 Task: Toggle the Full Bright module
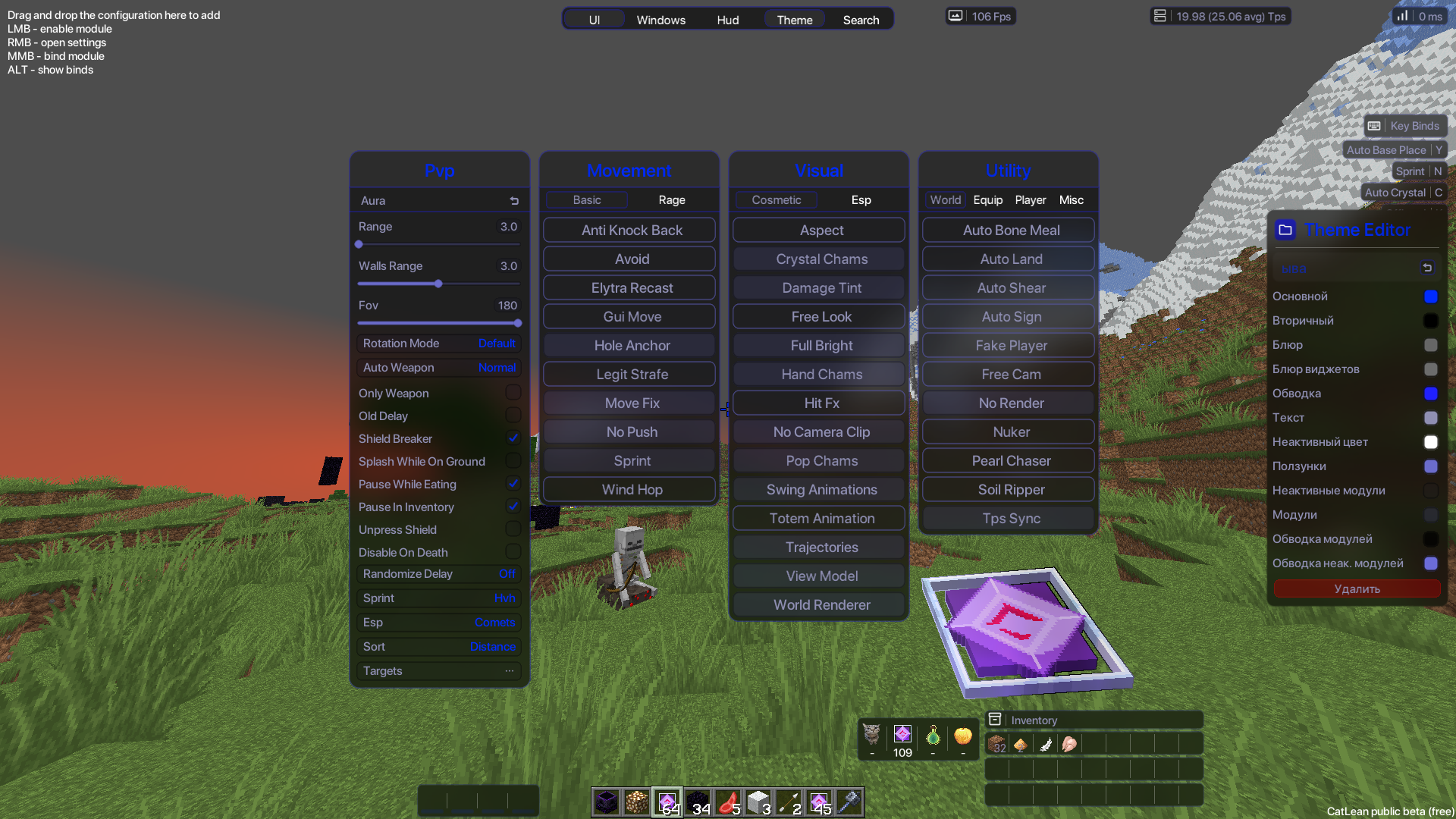point(821,345)
